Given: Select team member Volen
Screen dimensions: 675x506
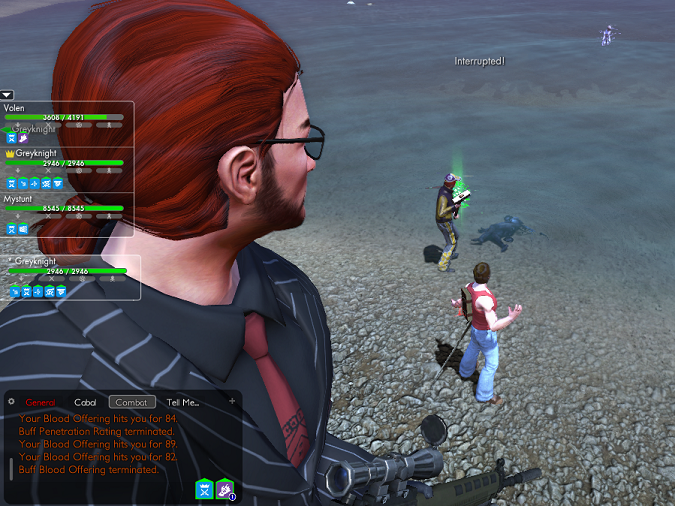Looking at the screenshot, I should [x=15, y=107].
